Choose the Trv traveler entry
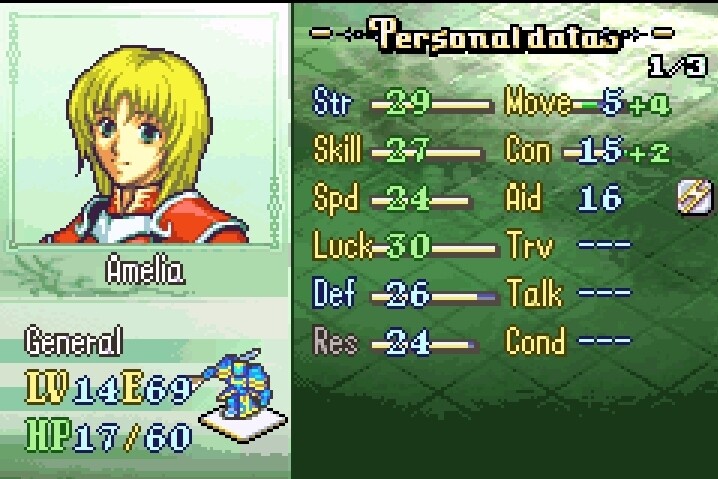Screen dimensions: 718x479 coord(568,245)
